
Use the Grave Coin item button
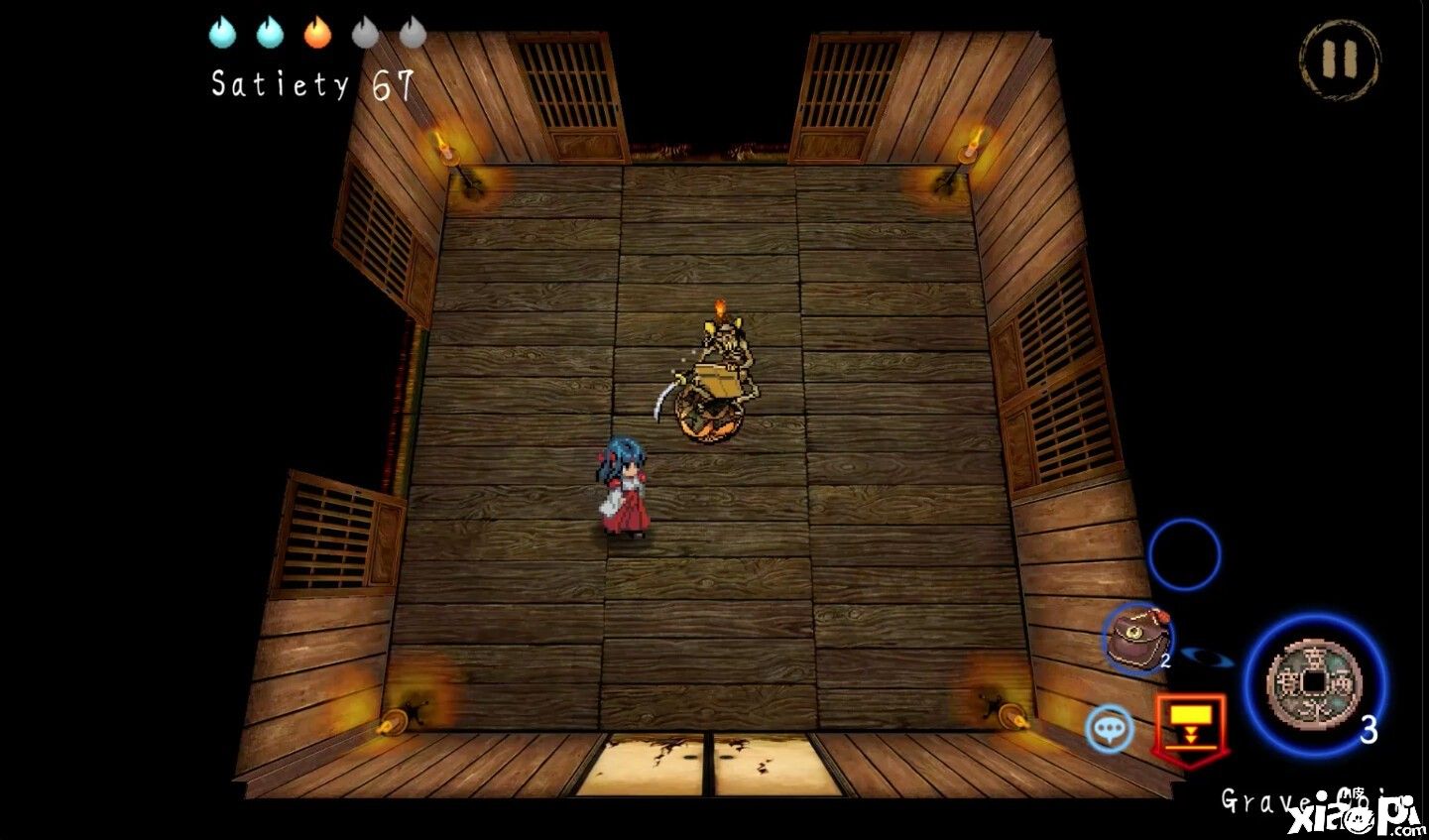click(x=1314, y=681)
